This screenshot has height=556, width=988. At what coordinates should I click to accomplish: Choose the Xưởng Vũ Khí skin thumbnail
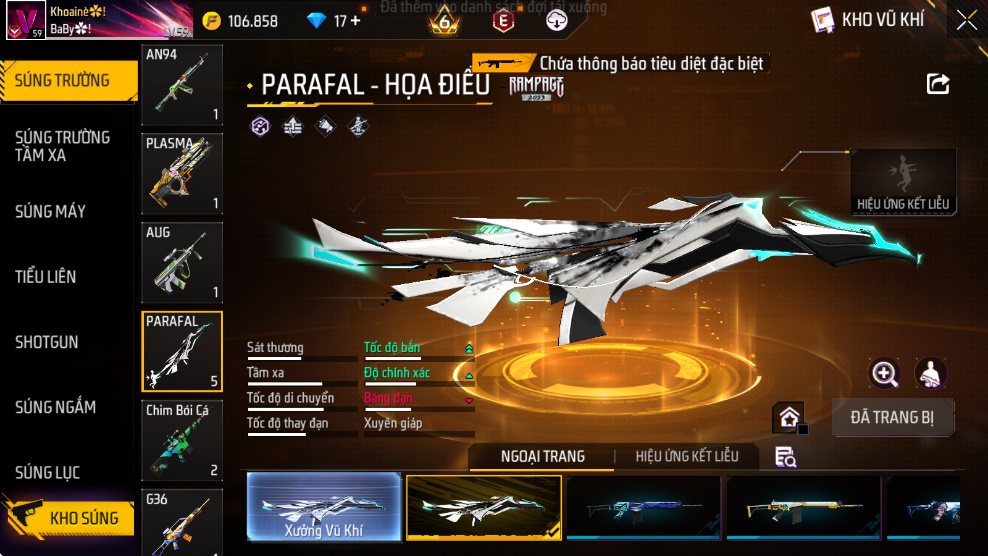322,507
